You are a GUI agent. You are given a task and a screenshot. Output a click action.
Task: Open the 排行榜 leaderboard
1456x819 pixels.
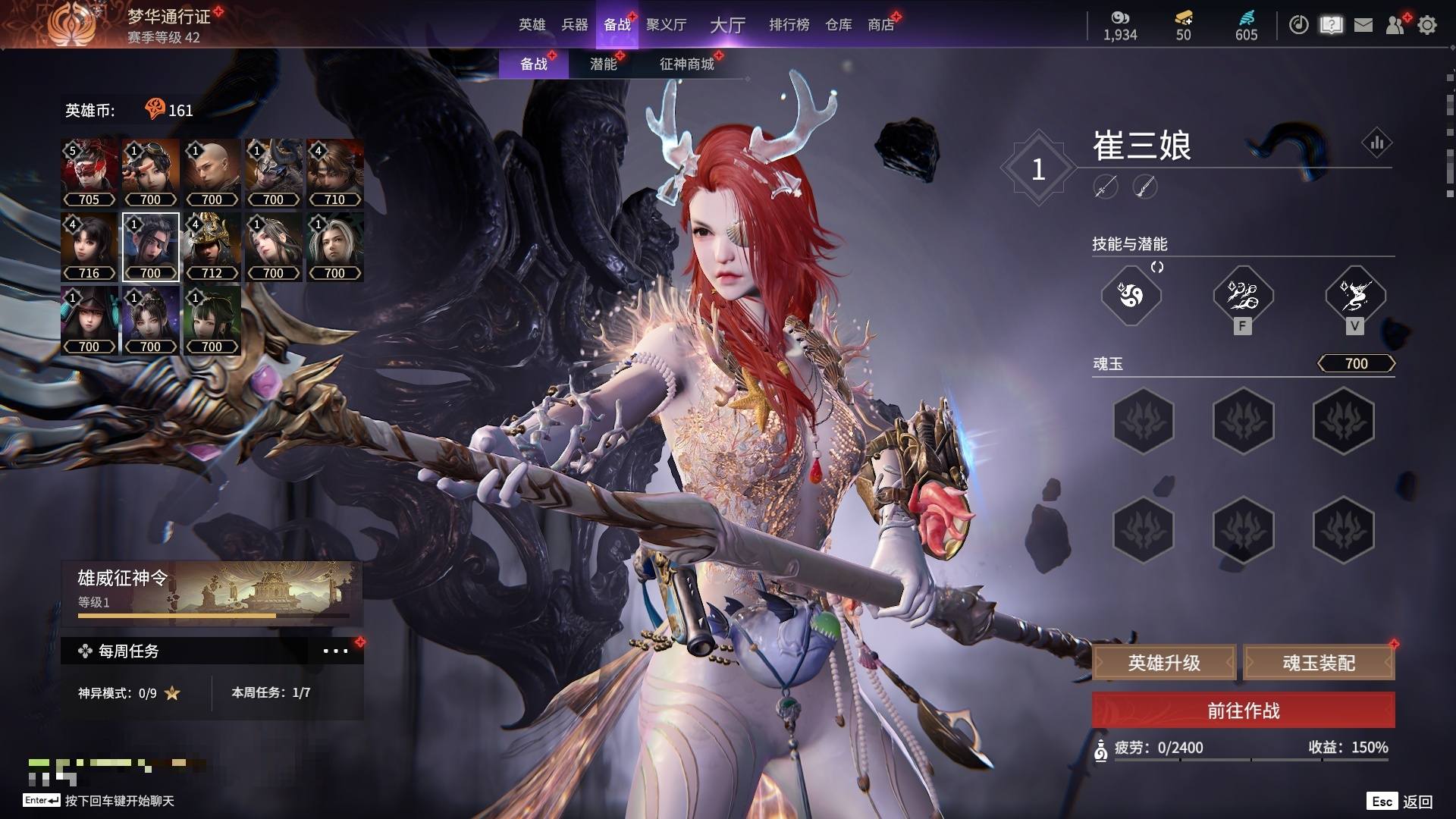[x=789, y=25]
